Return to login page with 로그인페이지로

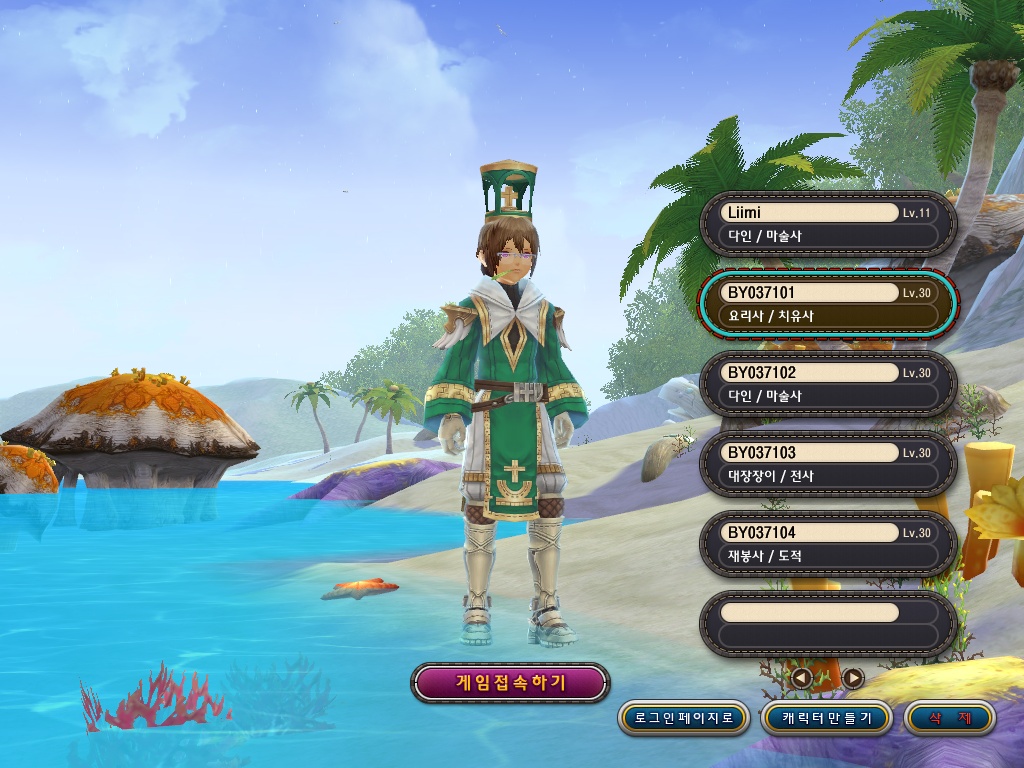[x=683, y=717]
